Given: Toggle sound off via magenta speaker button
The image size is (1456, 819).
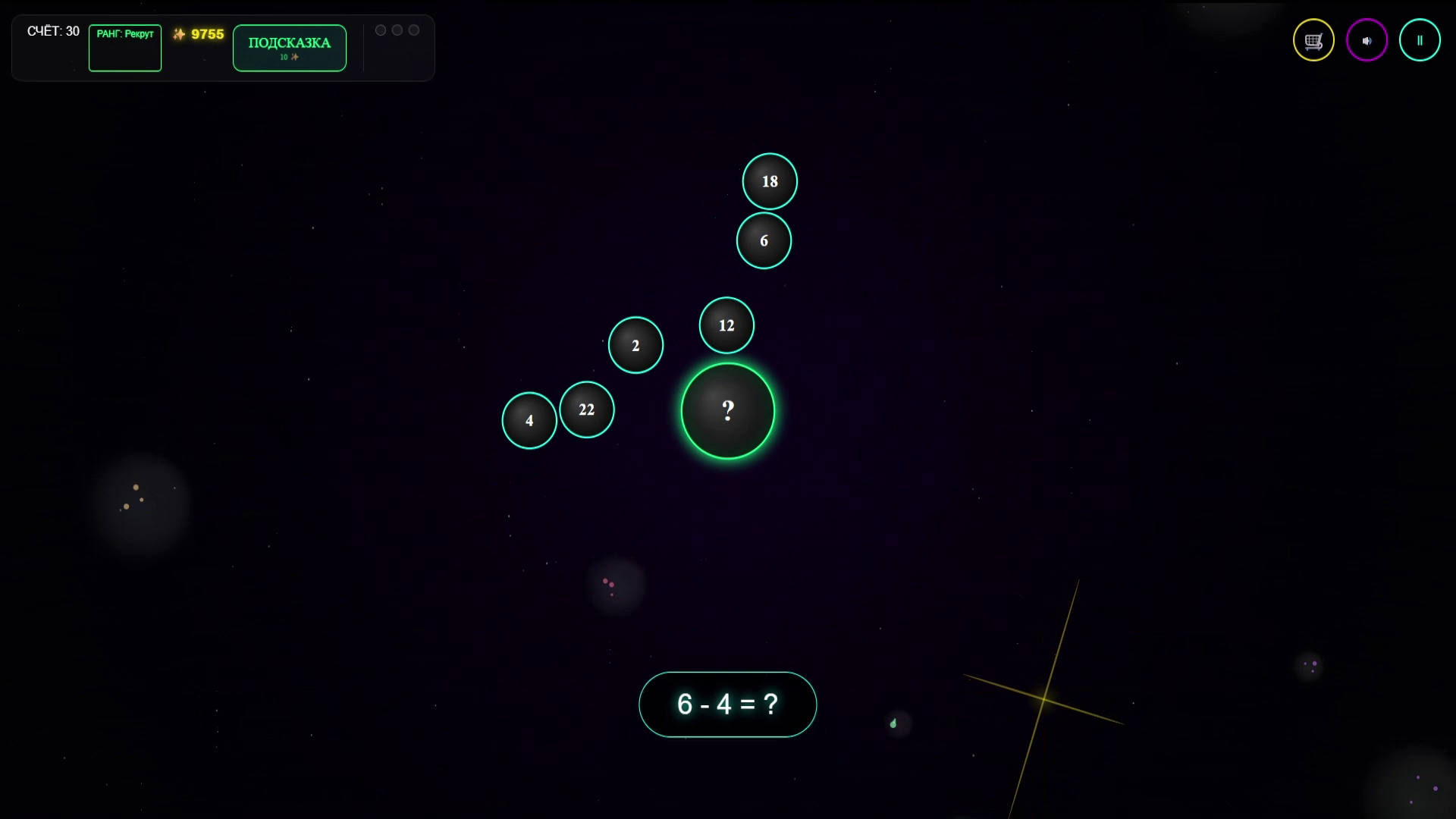Looking at the screenshot, I should coord(1367,40).
